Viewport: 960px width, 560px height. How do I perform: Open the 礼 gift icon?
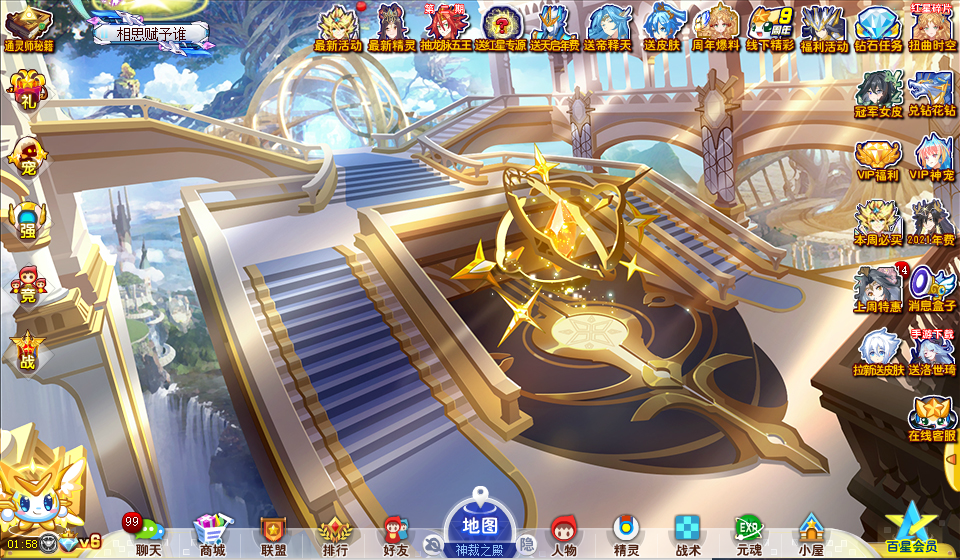pos(26,92)
